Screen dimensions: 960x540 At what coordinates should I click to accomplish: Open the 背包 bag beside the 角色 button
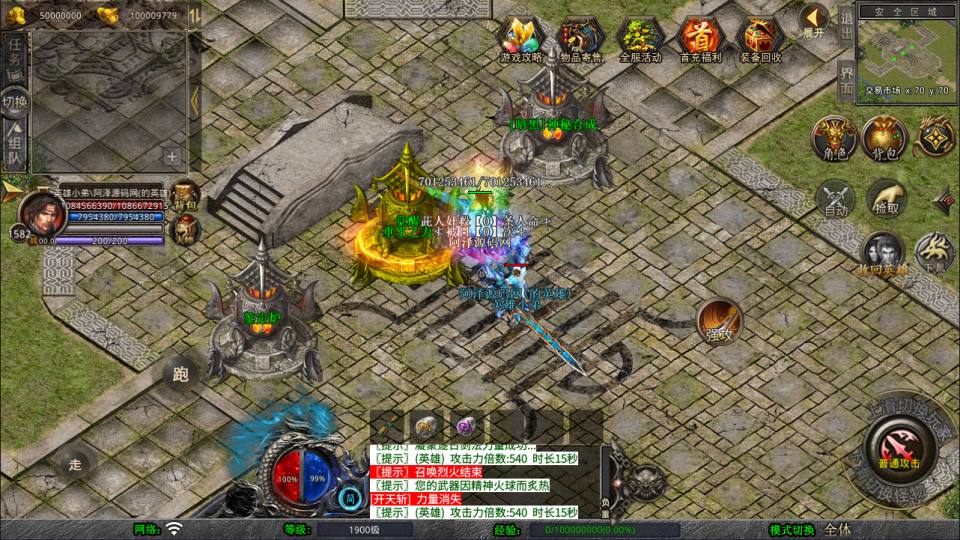coord(885,138)
